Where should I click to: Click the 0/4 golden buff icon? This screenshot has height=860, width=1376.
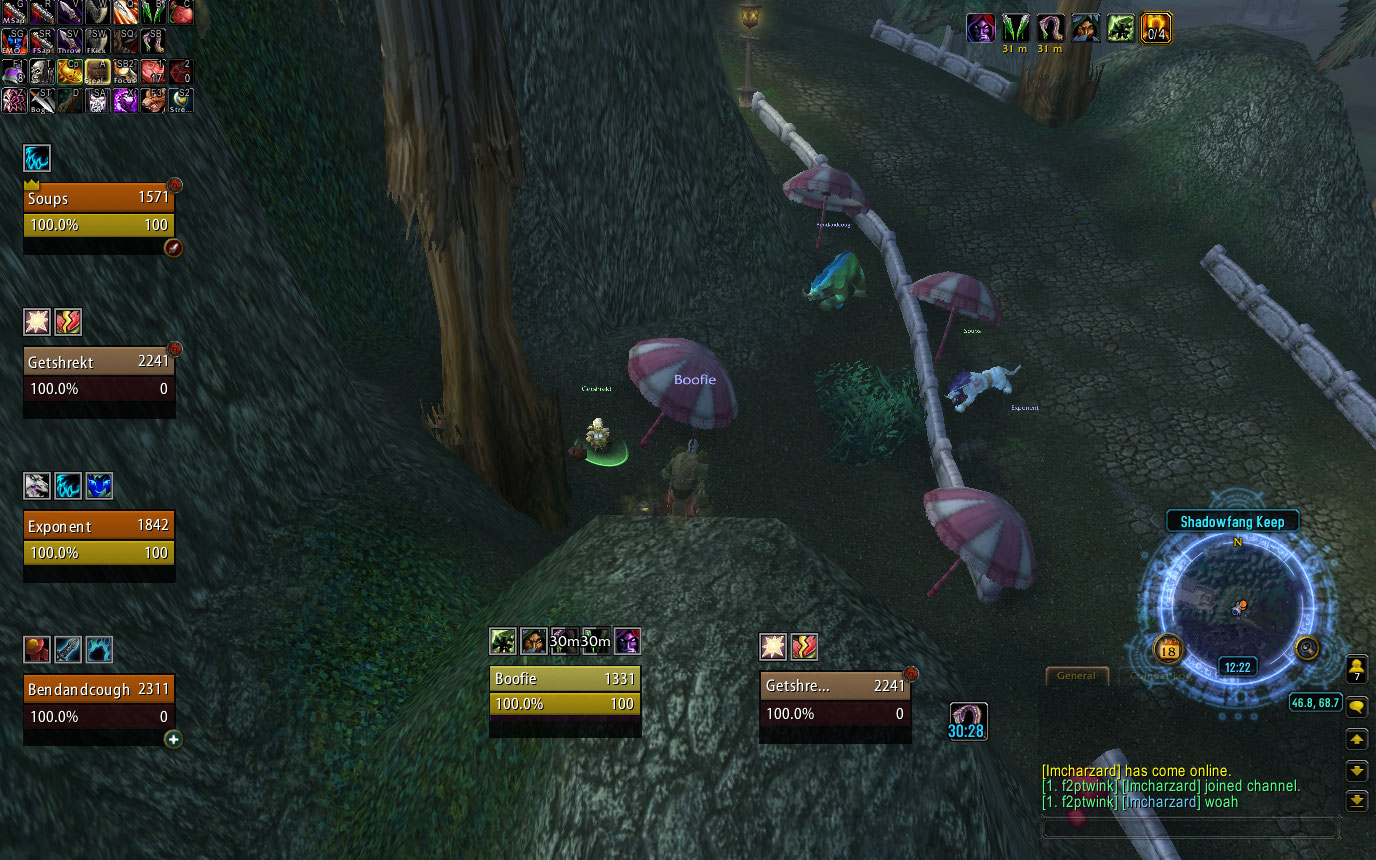click(1157, 28)
